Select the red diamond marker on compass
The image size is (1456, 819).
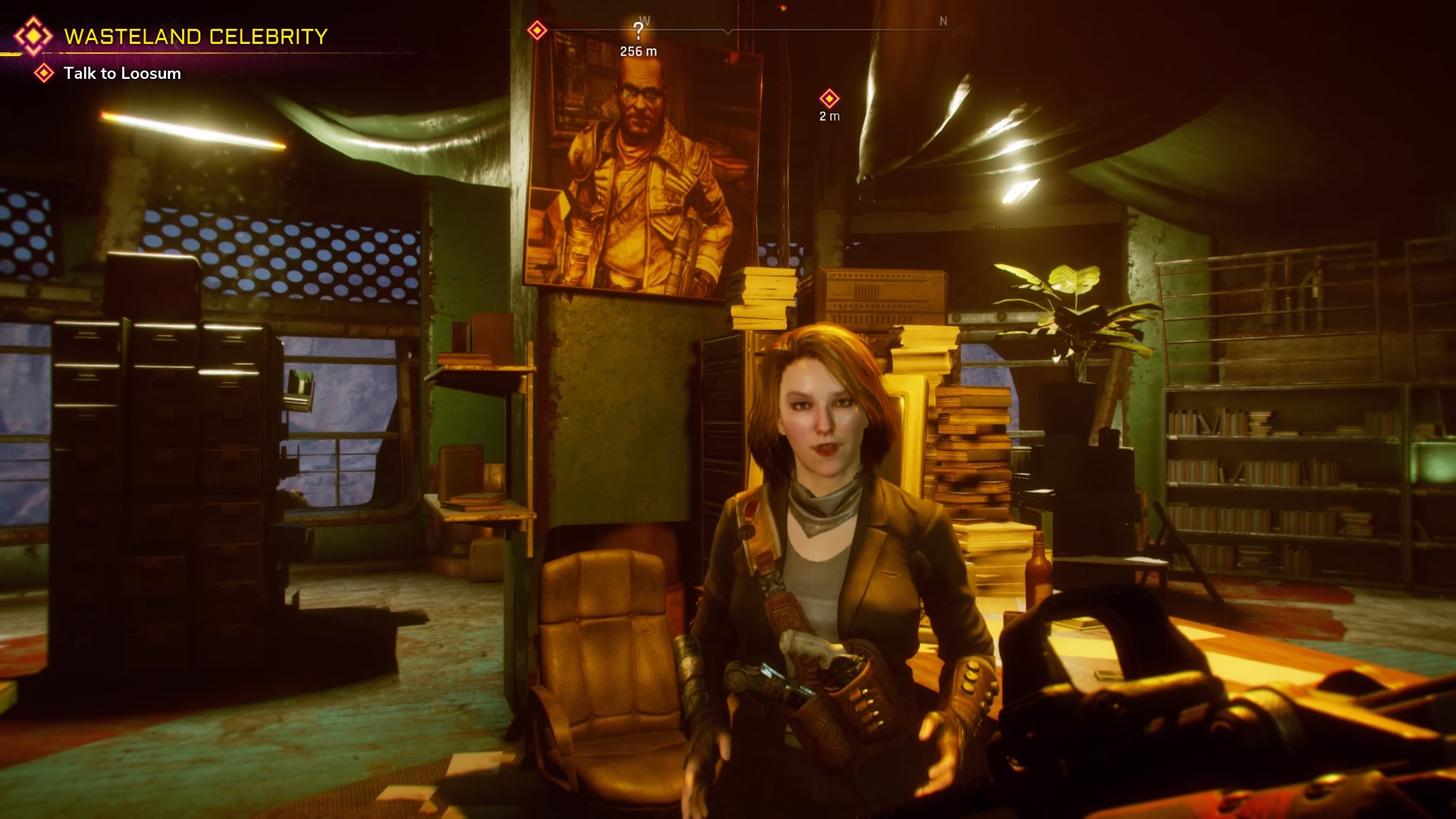tap(537, 30)
